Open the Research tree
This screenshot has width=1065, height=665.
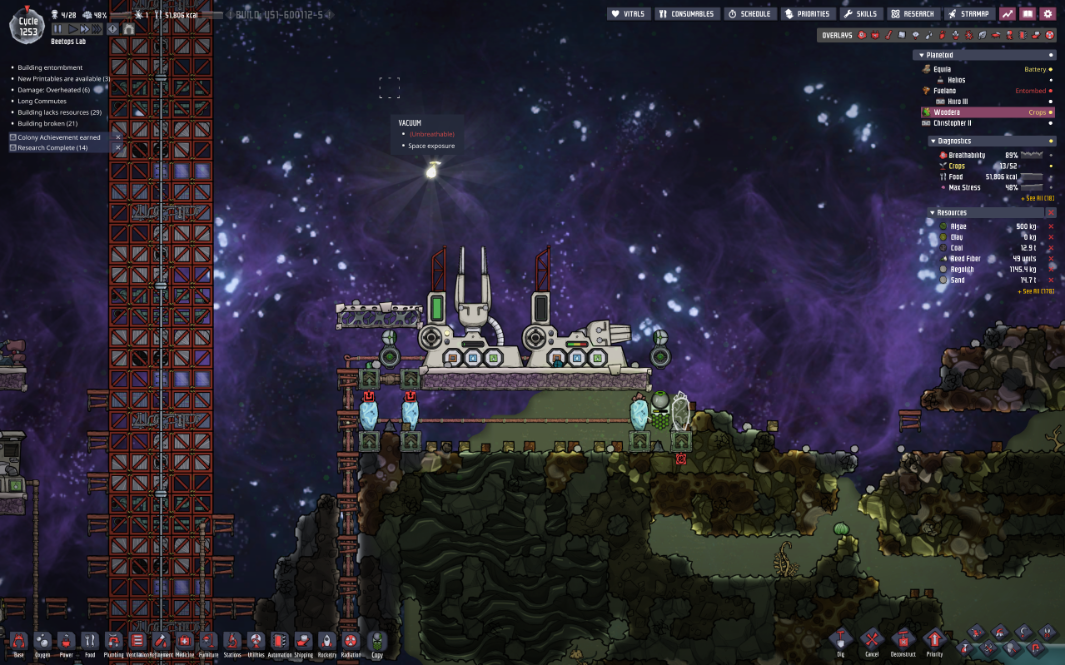pyautogui.click(x=912, y=14)
